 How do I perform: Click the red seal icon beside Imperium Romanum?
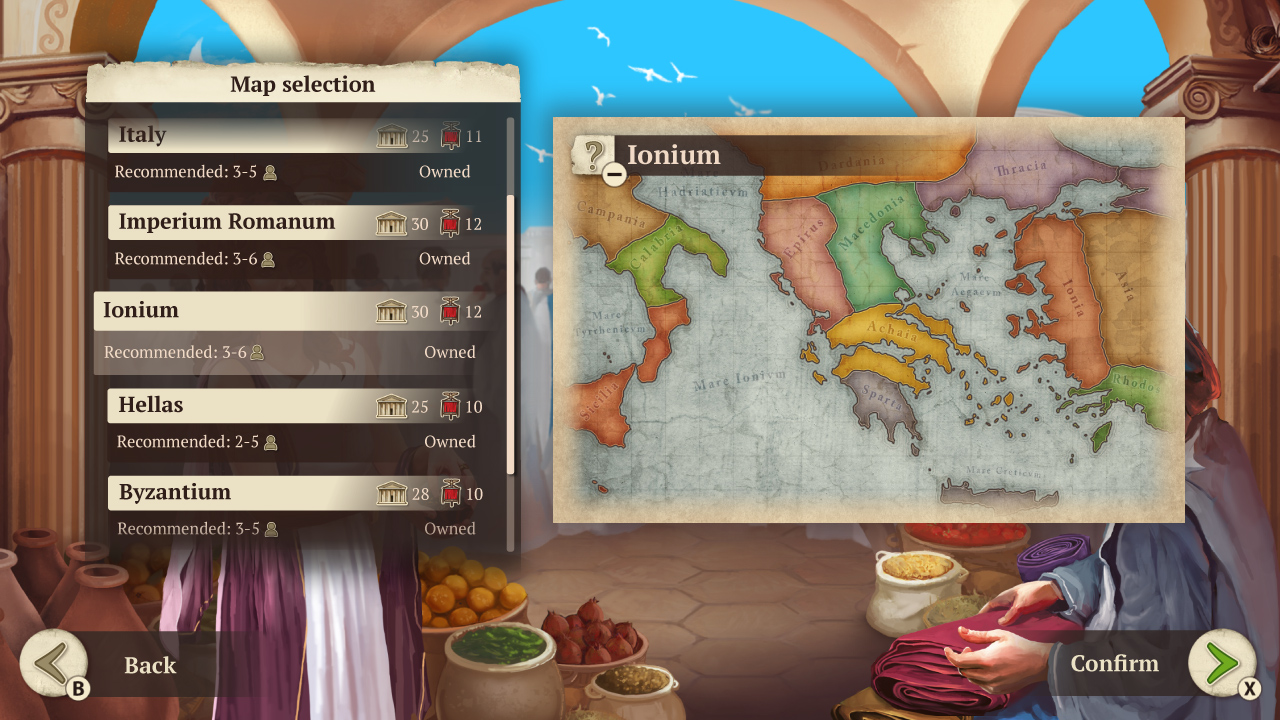pyautogui.click(x=452, y=224)
